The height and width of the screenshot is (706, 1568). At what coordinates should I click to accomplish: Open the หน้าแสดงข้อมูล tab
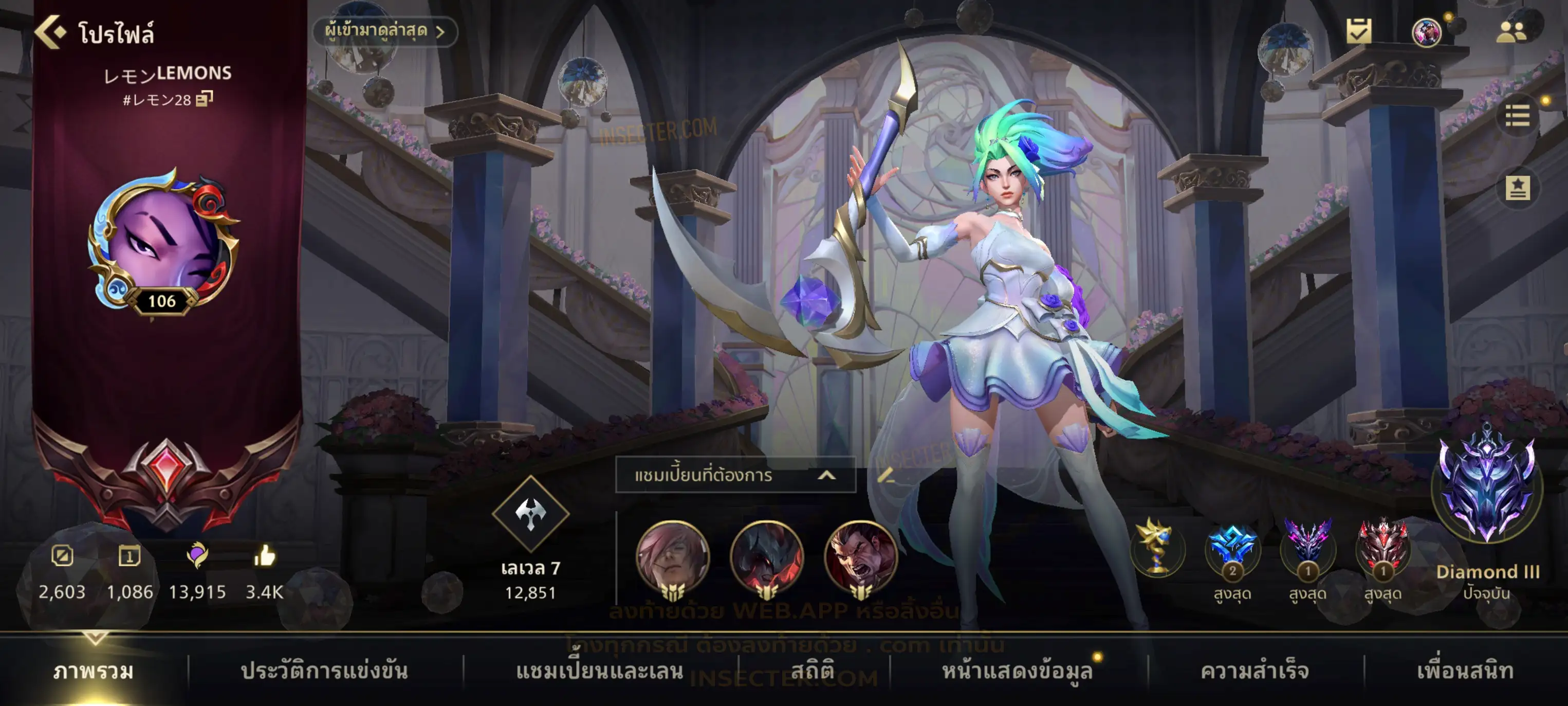(x=1017, y=671)
